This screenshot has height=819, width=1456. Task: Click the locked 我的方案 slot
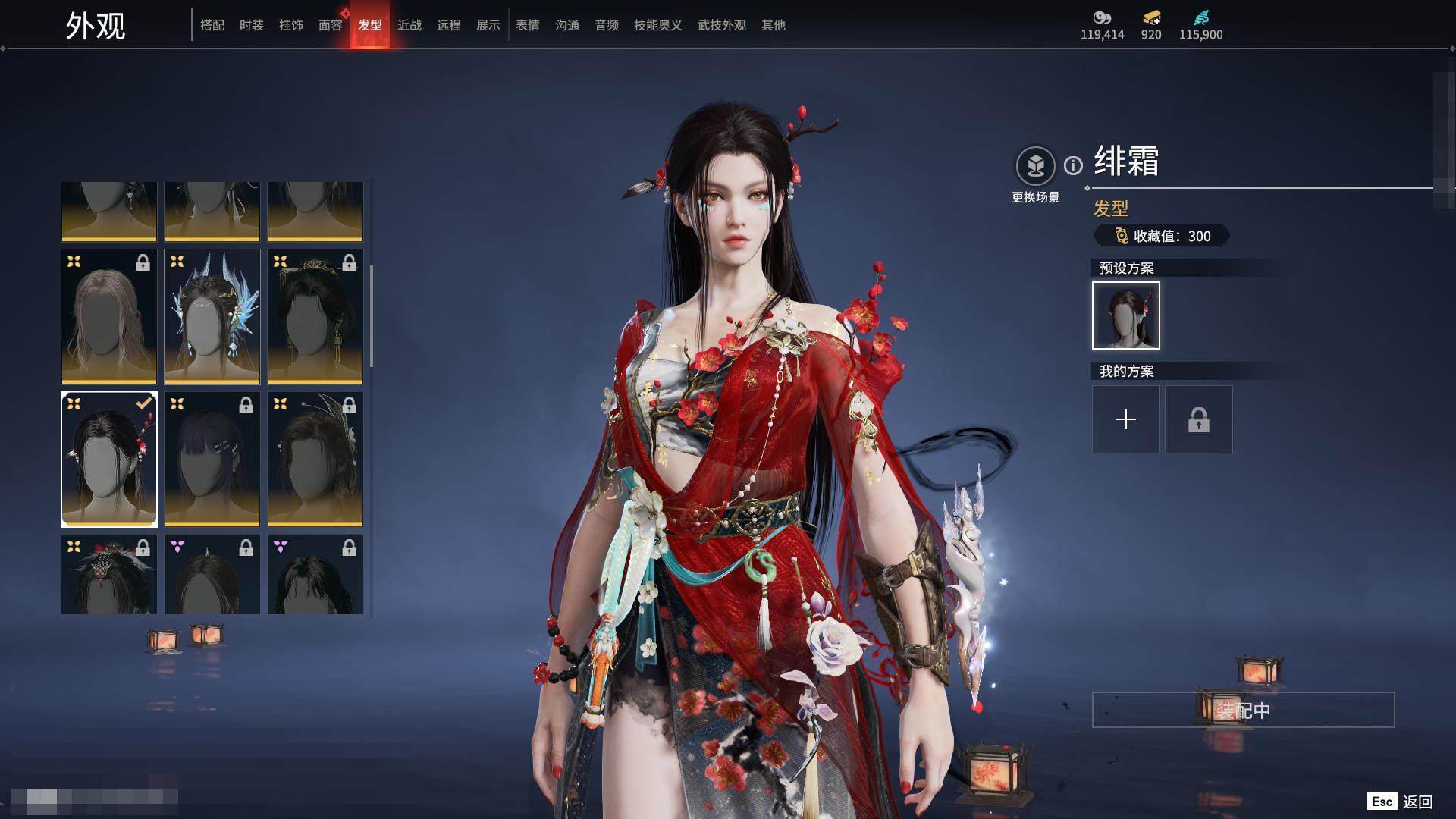[1199, 419]
